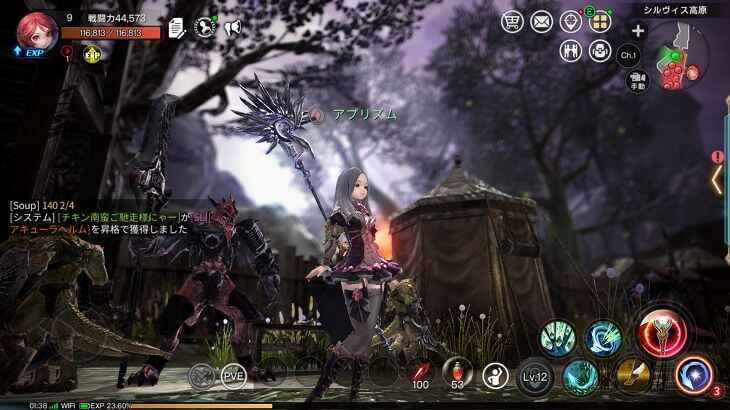Tap the locked Lv.12 skill slot
730x410 pixels.
coord(535,376)
